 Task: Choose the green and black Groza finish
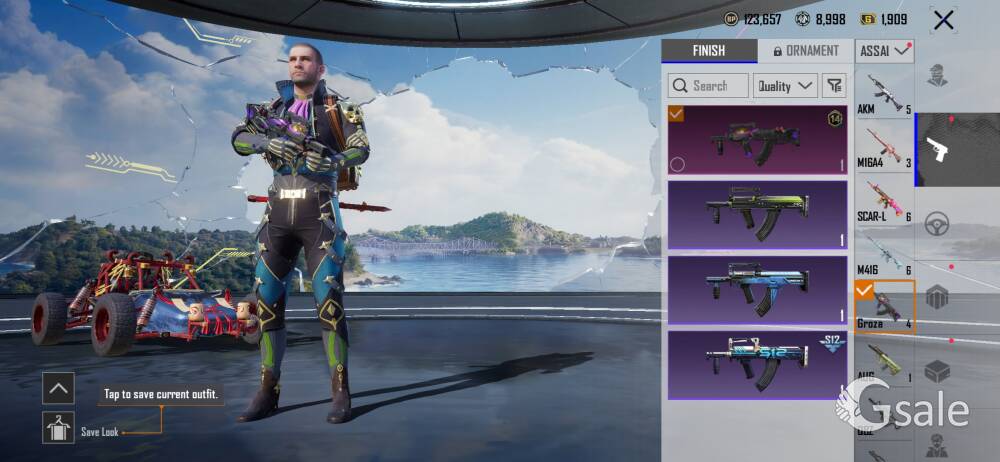click(x=757, y=214)
